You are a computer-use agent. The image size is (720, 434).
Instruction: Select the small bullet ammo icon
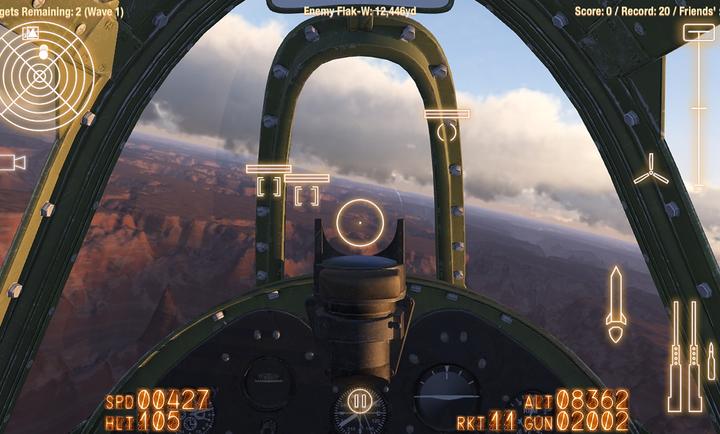(x=711, y=362)
